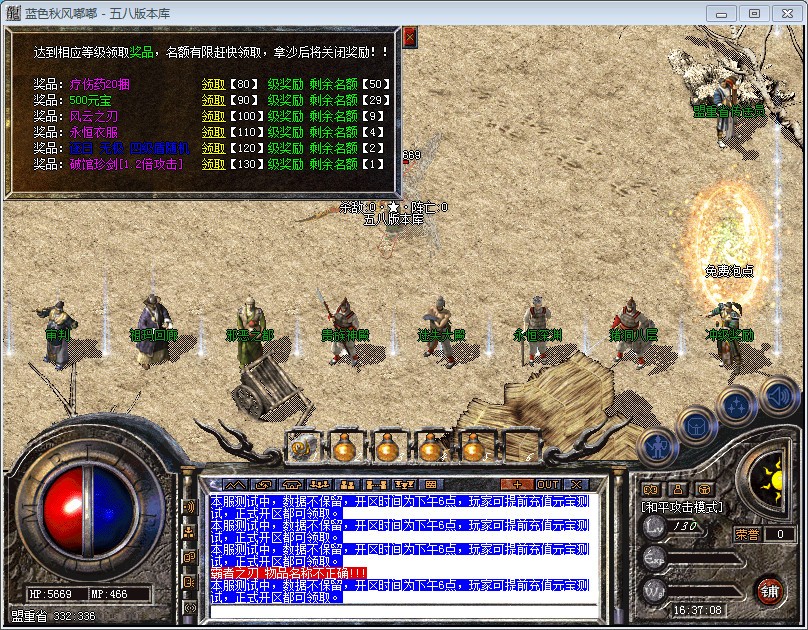Claim the level 100 风云之刃 reward

tap(213, 116)
